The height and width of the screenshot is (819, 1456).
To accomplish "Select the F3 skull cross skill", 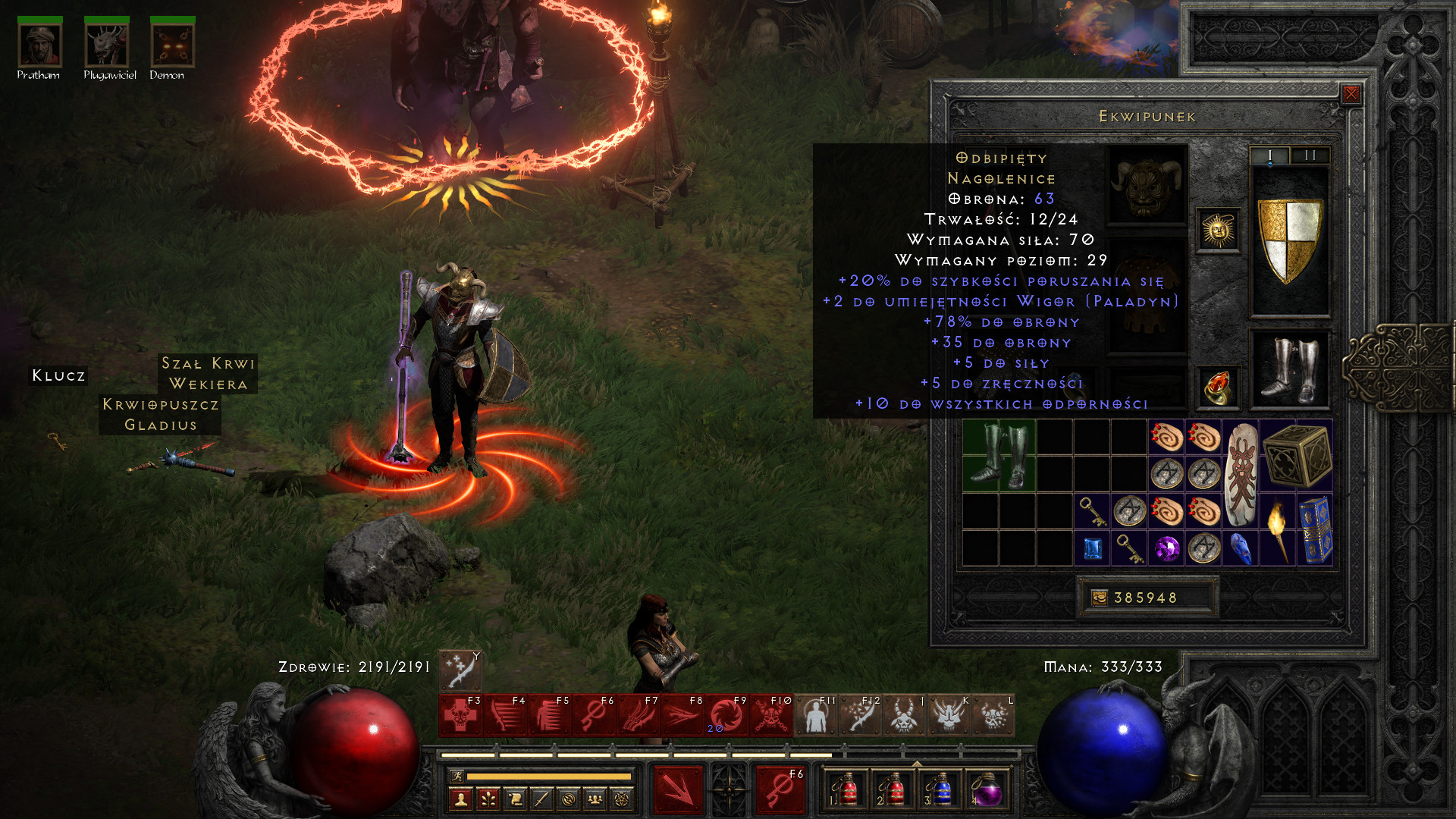I will point(460,716).
